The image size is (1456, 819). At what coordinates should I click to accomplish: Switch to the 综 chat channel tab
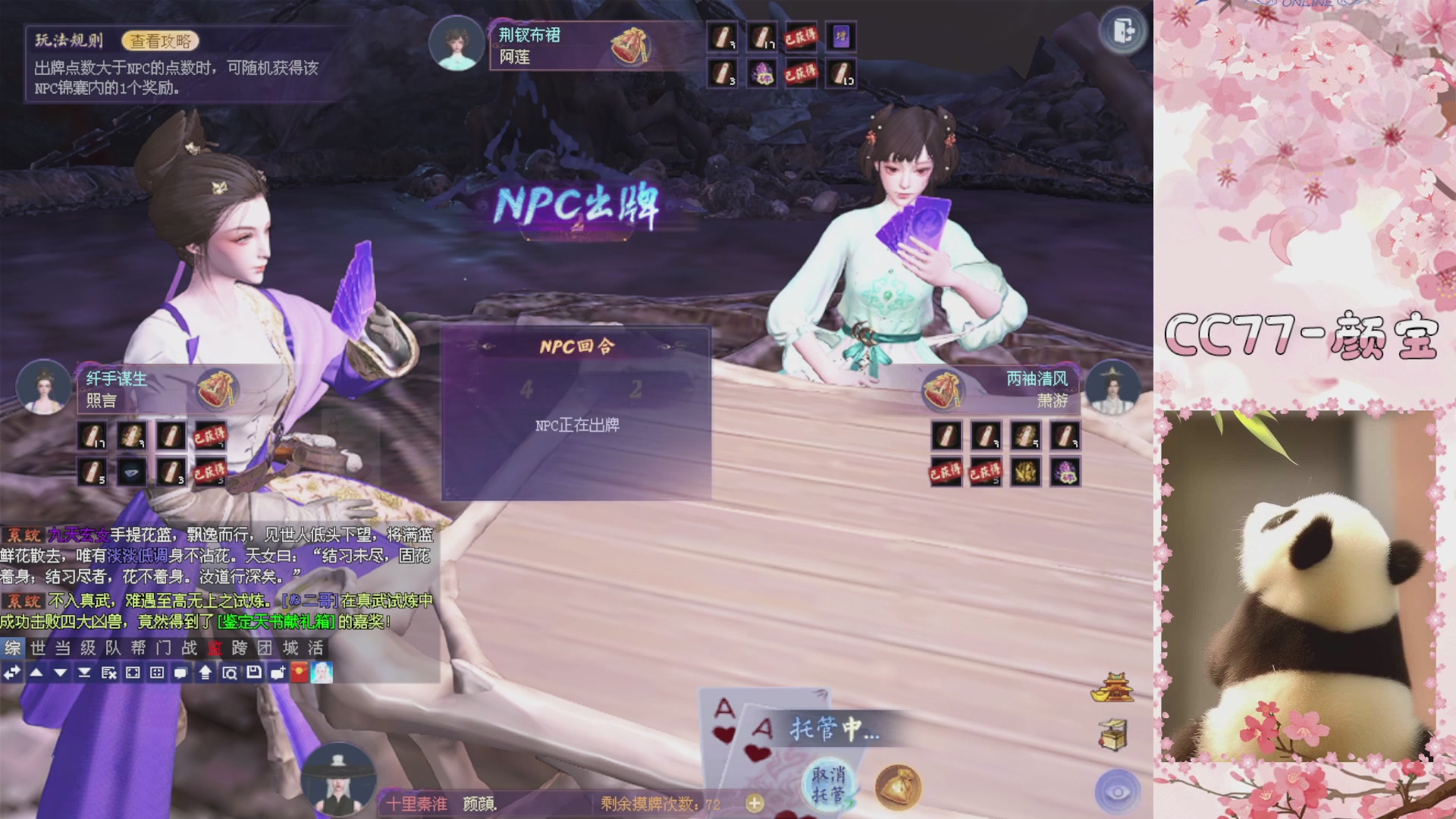pos(12,649)
